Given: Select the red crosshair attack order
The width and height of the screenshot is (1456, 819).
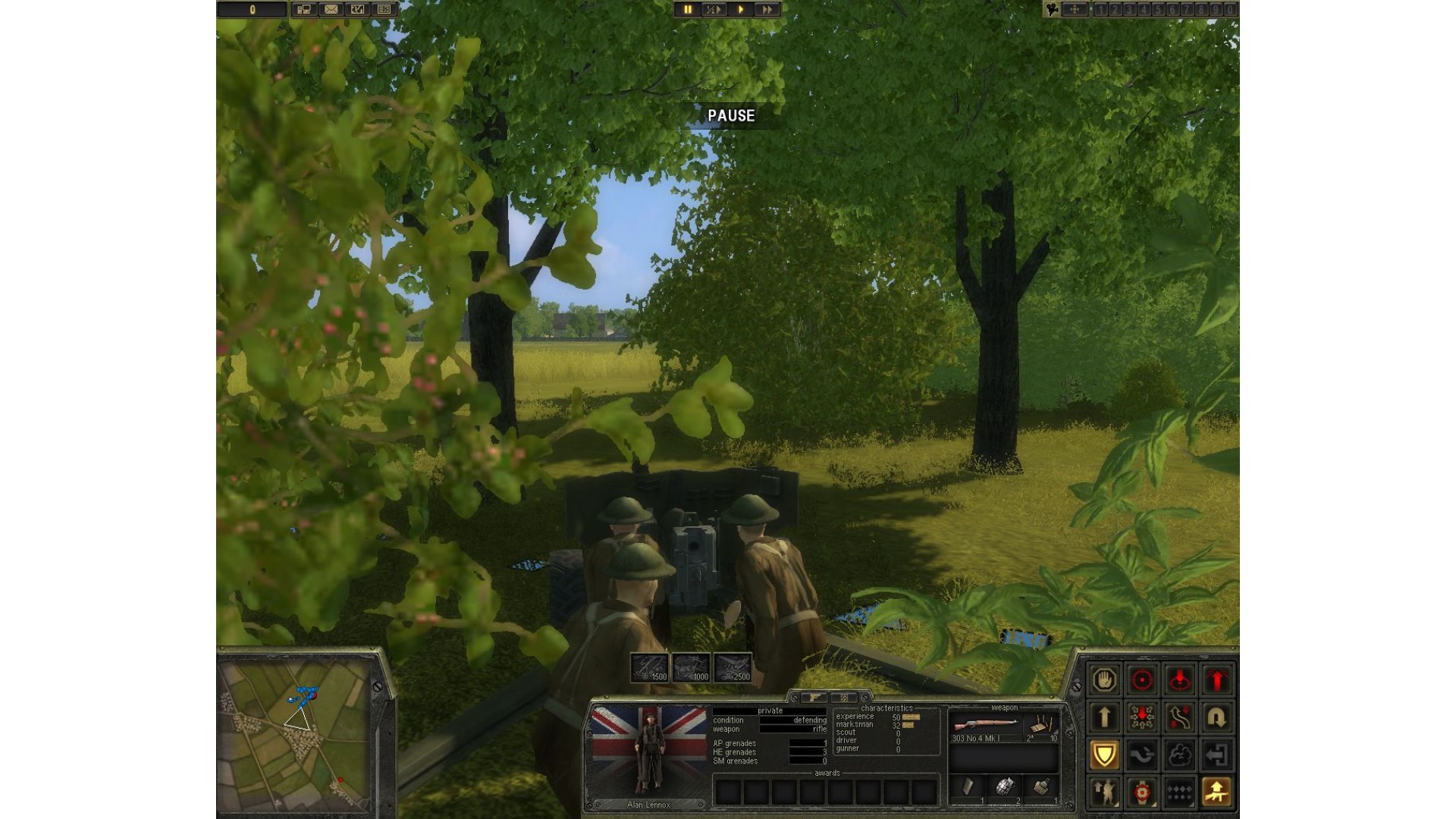Looking at the screenshot, I should 1142,679.
